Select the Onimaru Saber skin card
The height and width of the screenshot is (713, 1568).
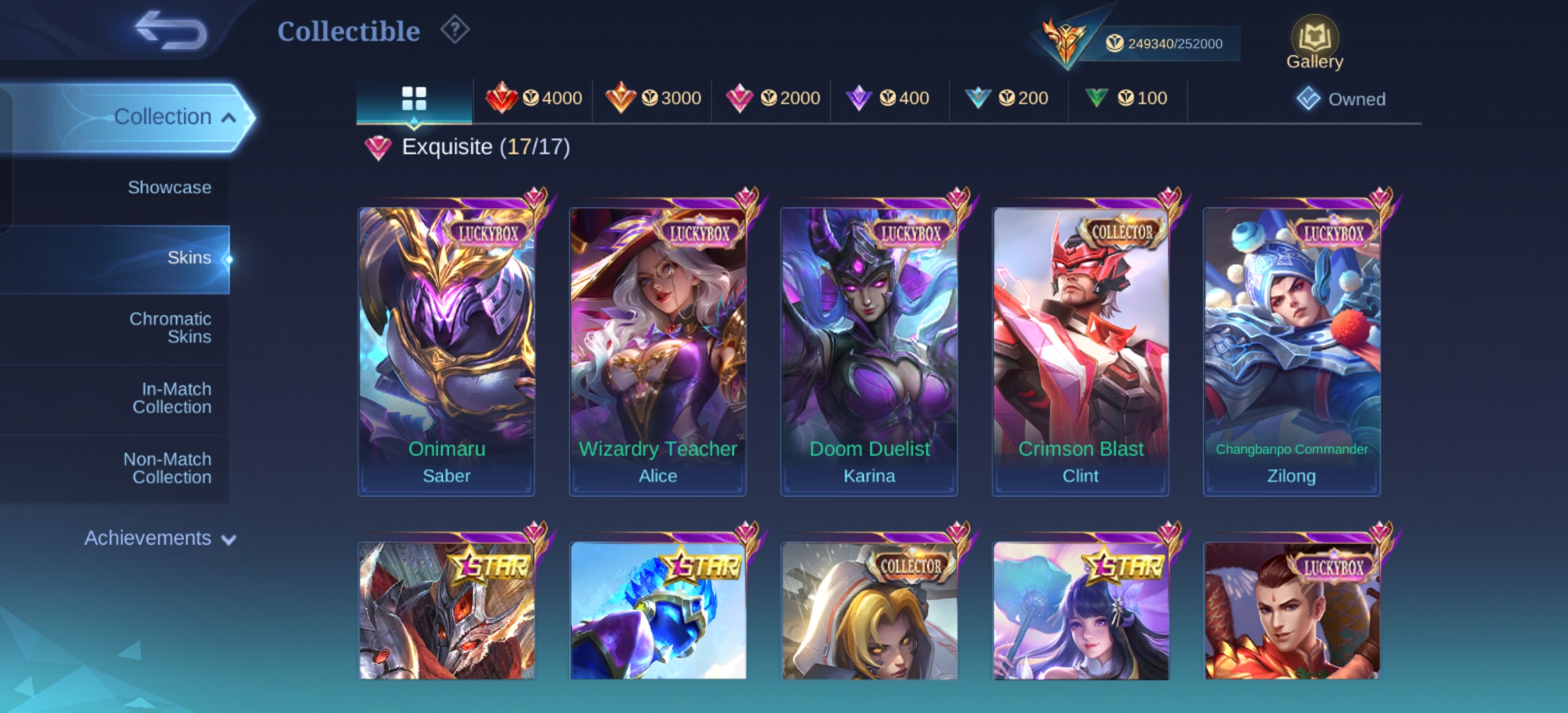(x=447, y=351)
